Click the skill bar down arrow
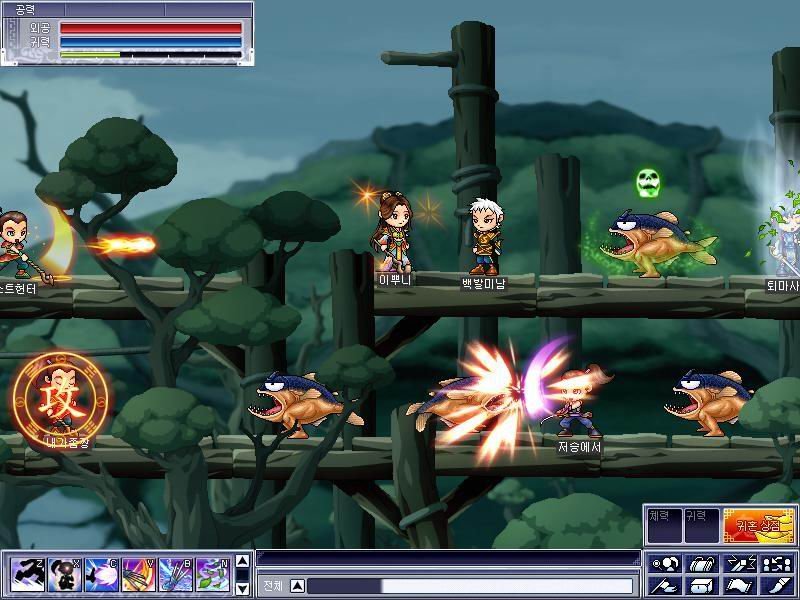 (x=241, y=587)
